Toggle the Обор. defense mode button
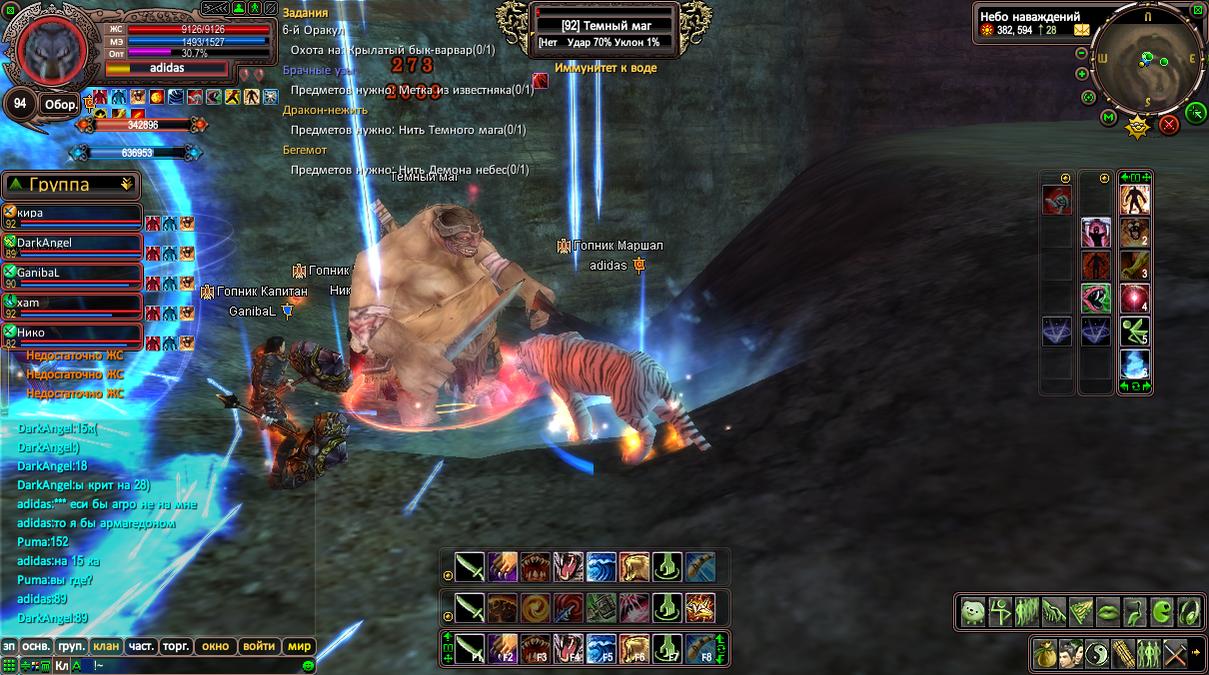Image resolution: width=1209 pixels, height=675 pixels. (x=59, y=104)
